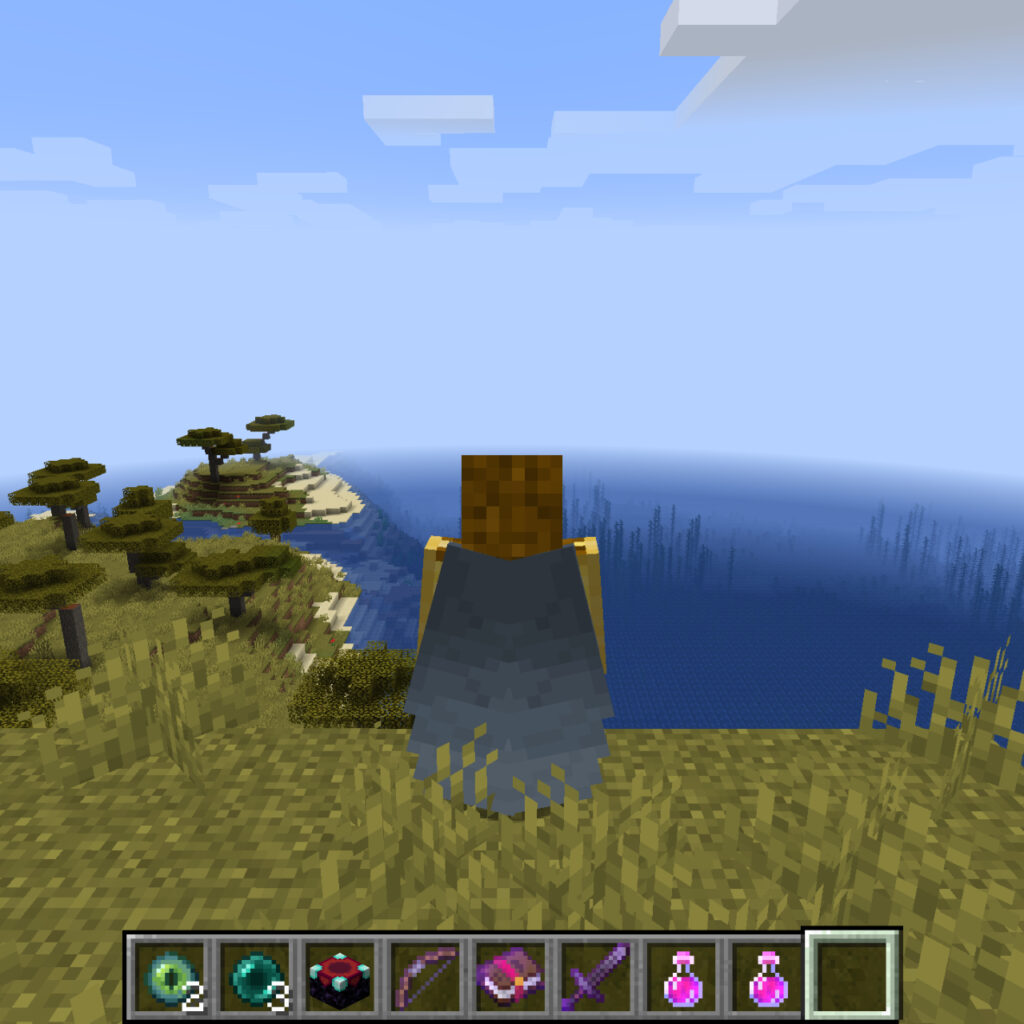Pick the enchanted book slot
Viewport: 1024px width, 1024px height.
(x=511, y=976)
